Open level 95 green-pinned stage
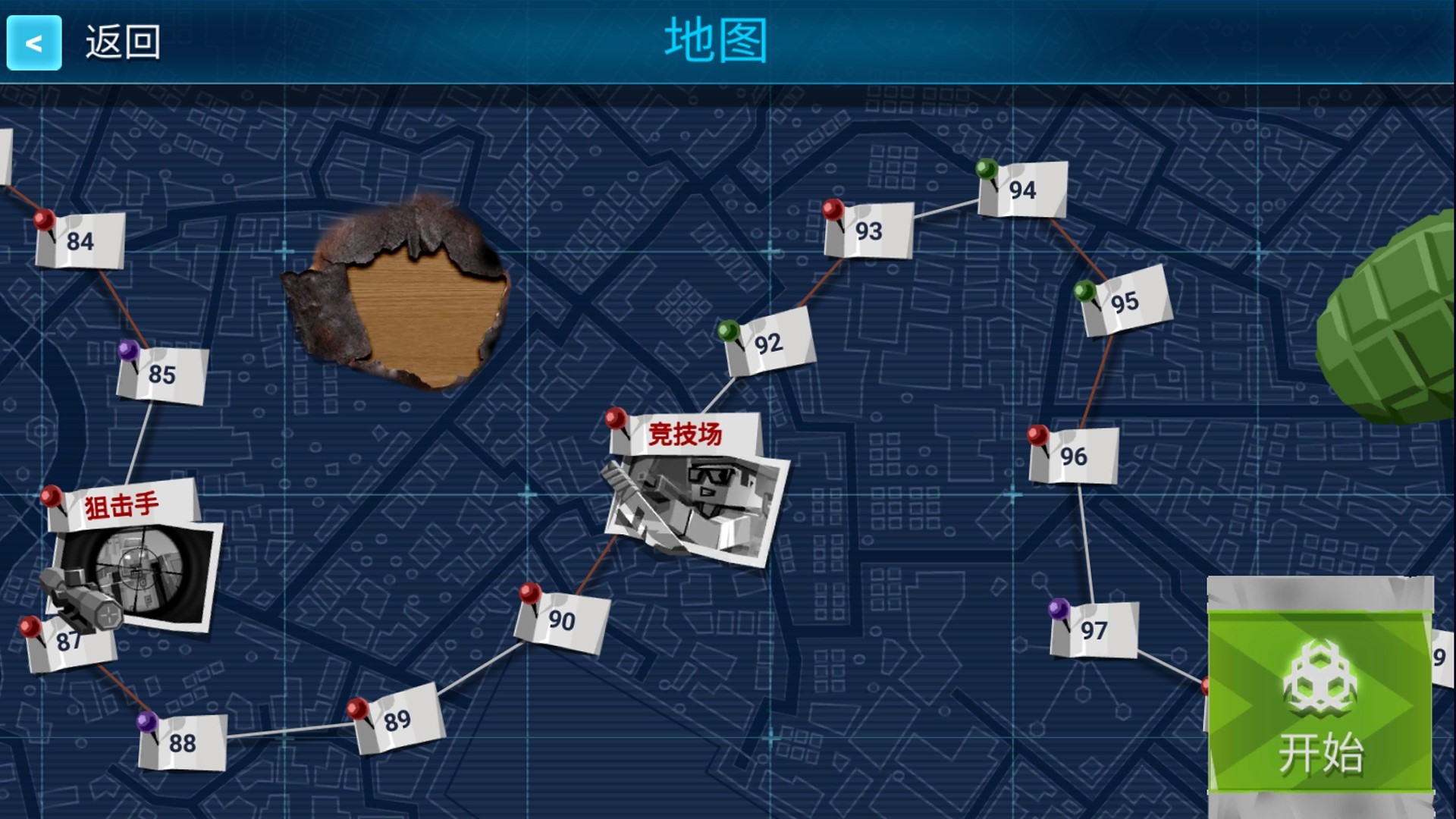This screenshot has width=1456, height=819. [x=1124, y=302]
